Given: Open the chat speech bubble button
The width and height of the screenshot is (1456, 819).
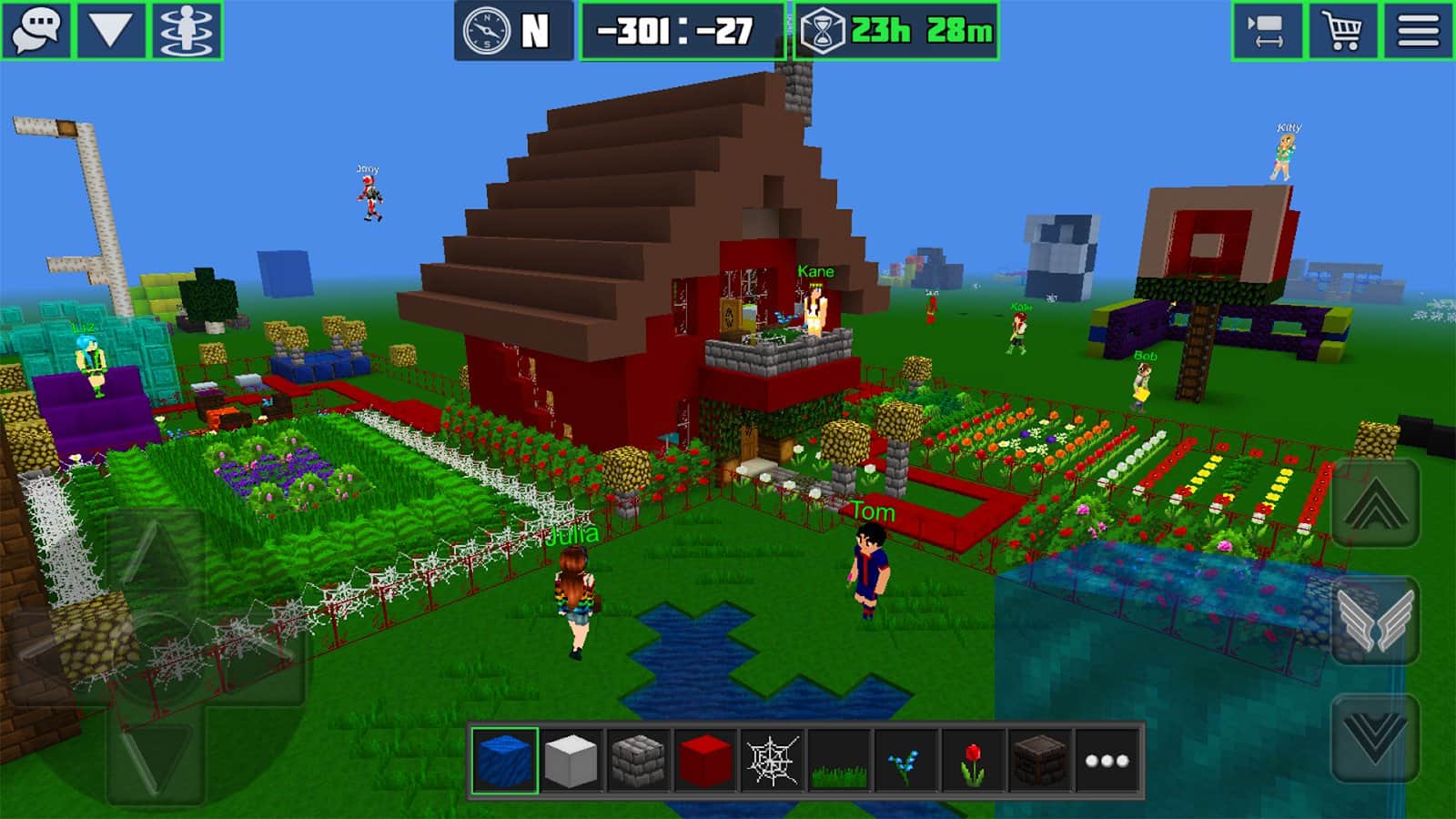Looking at the screenshot, I should click(36, 30).
